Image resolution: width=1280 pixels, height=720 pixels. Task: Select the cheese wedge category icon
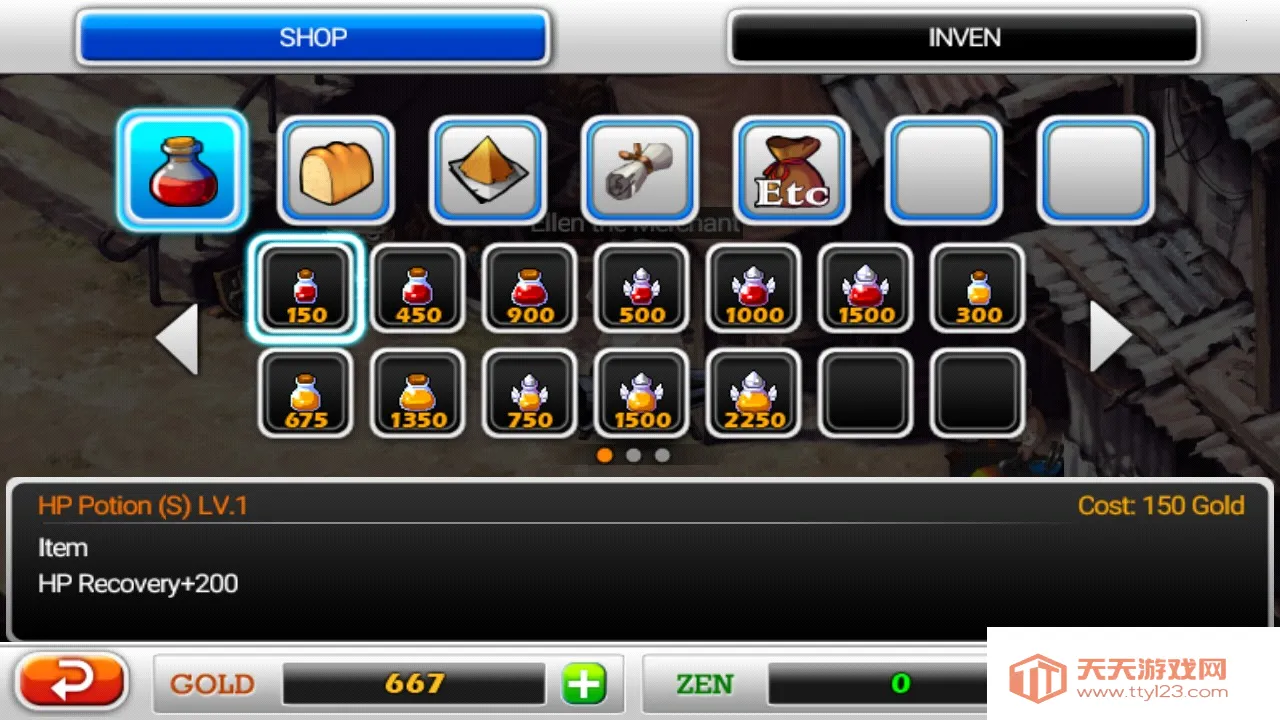click(487, 170)
